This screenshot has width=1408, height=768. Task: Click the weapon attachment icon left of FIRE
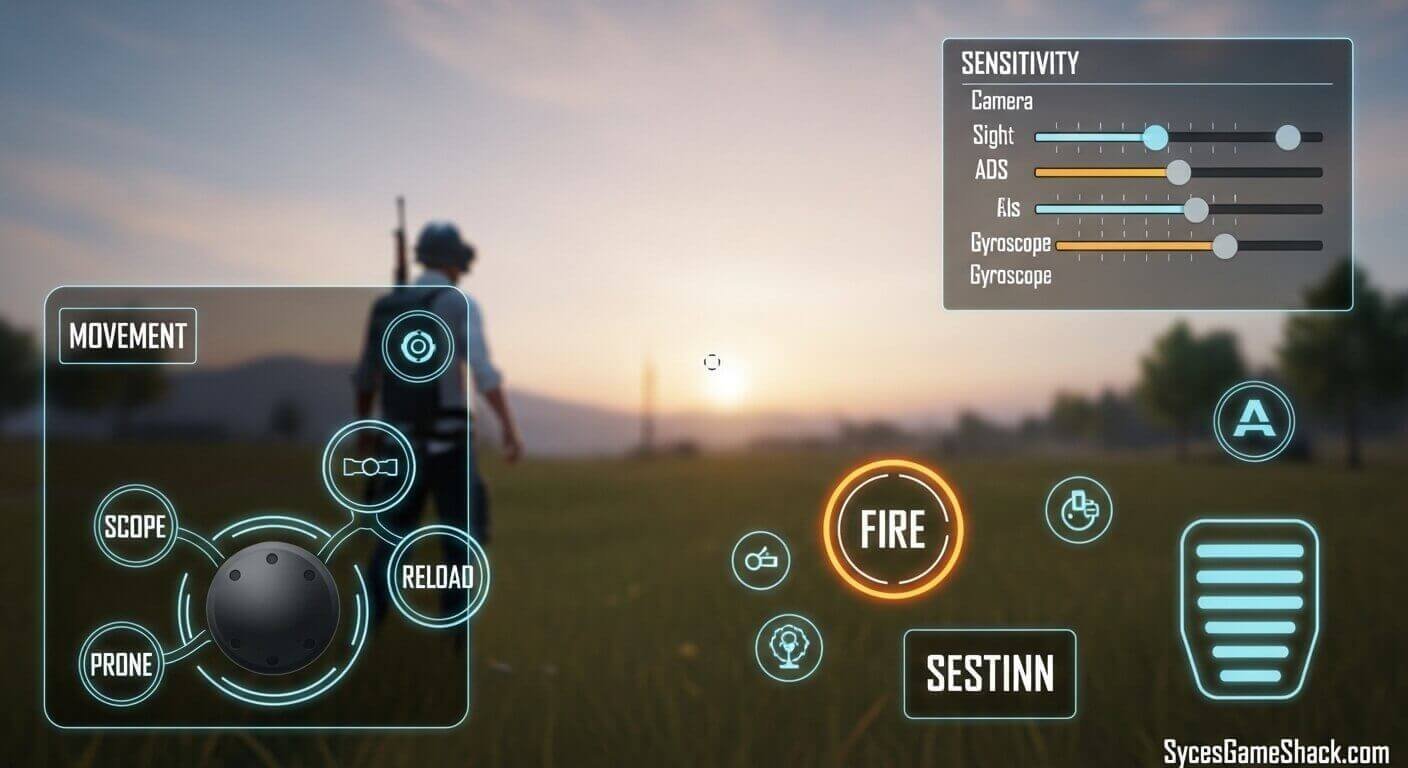(763, 560)
